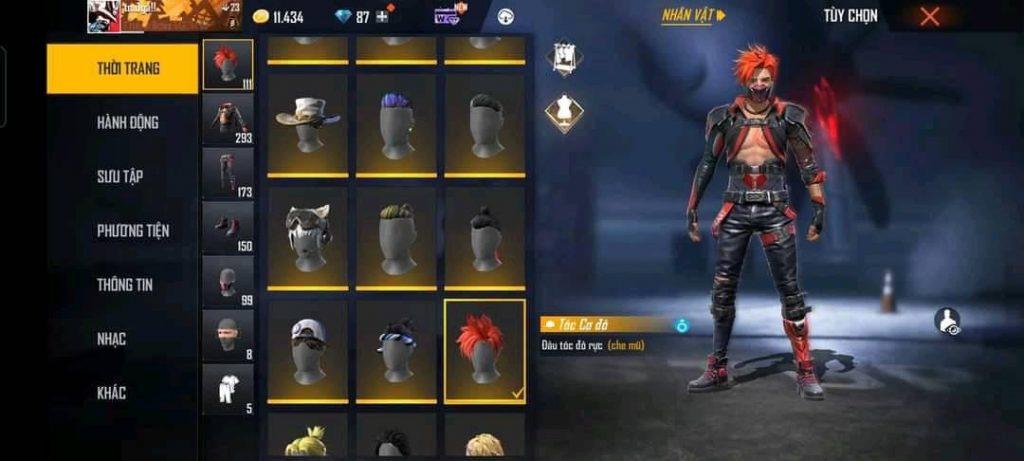This screenshot has width=1024, height=461.
Task: Click the Nhân Vật character button
Action: (692, 16)
